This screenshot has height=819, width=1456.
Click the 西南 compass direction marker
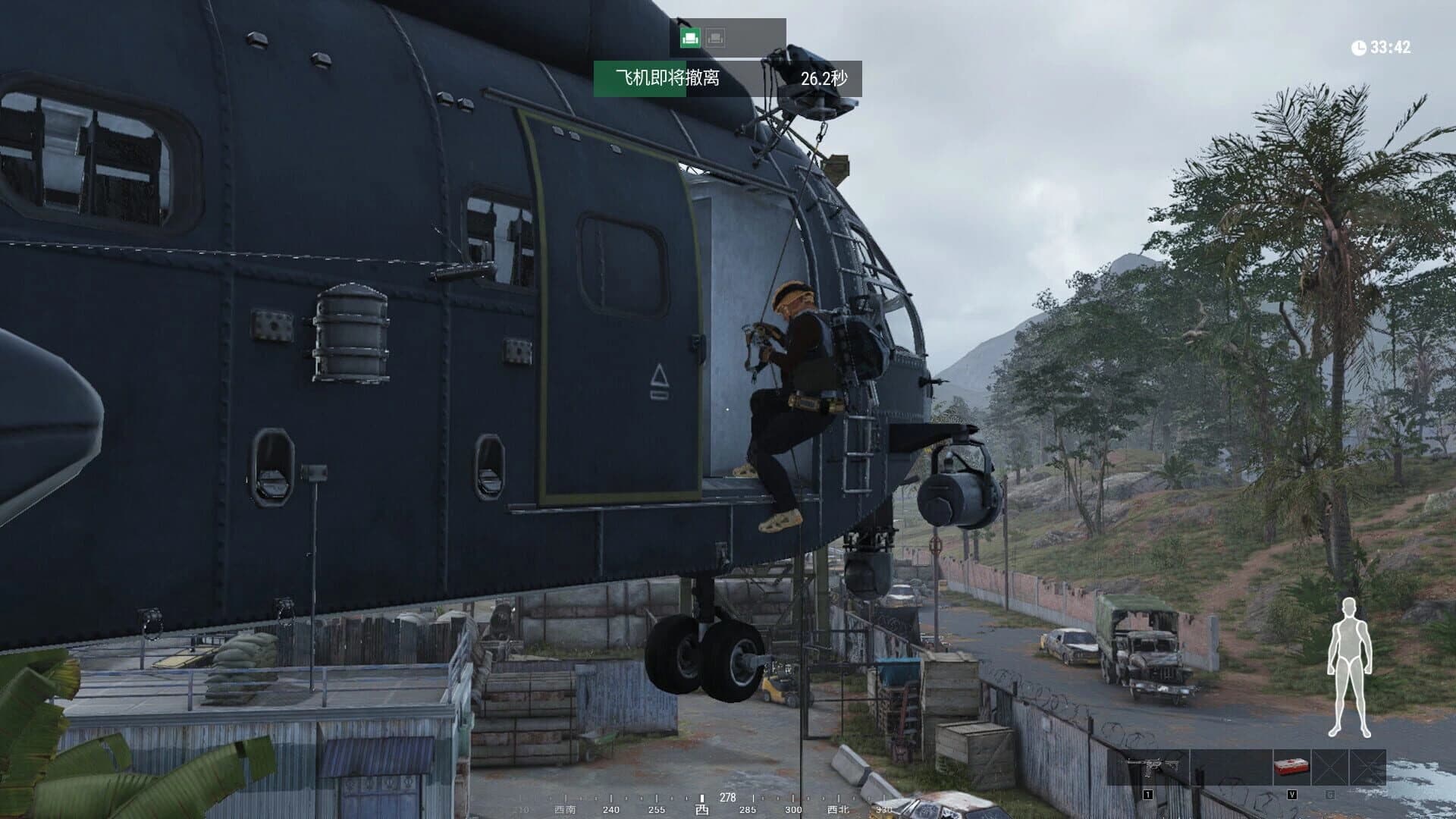pyautogui.click(x=565, y=809)
